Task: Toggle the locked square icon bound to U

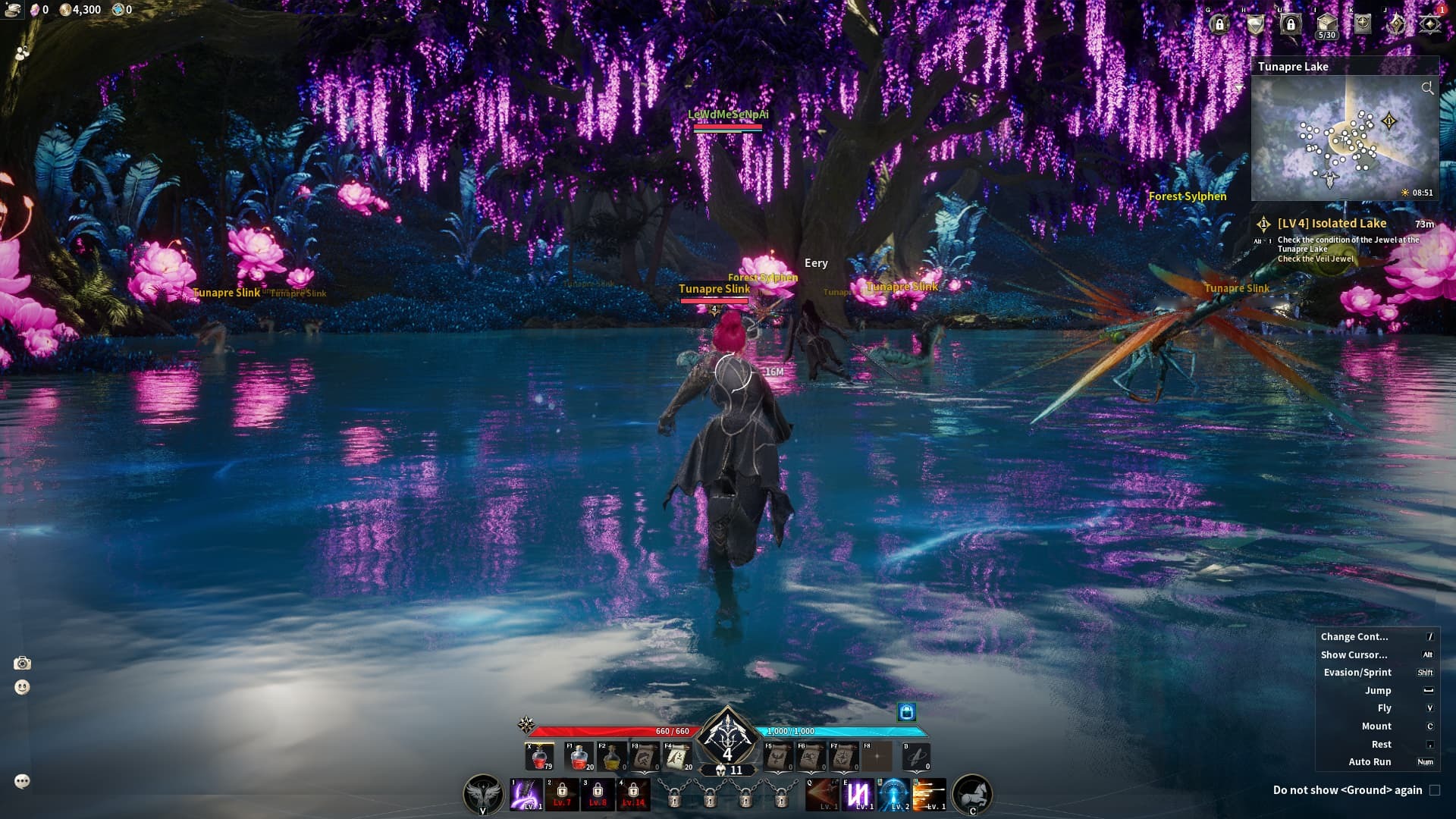Action: click(1291, 25)
